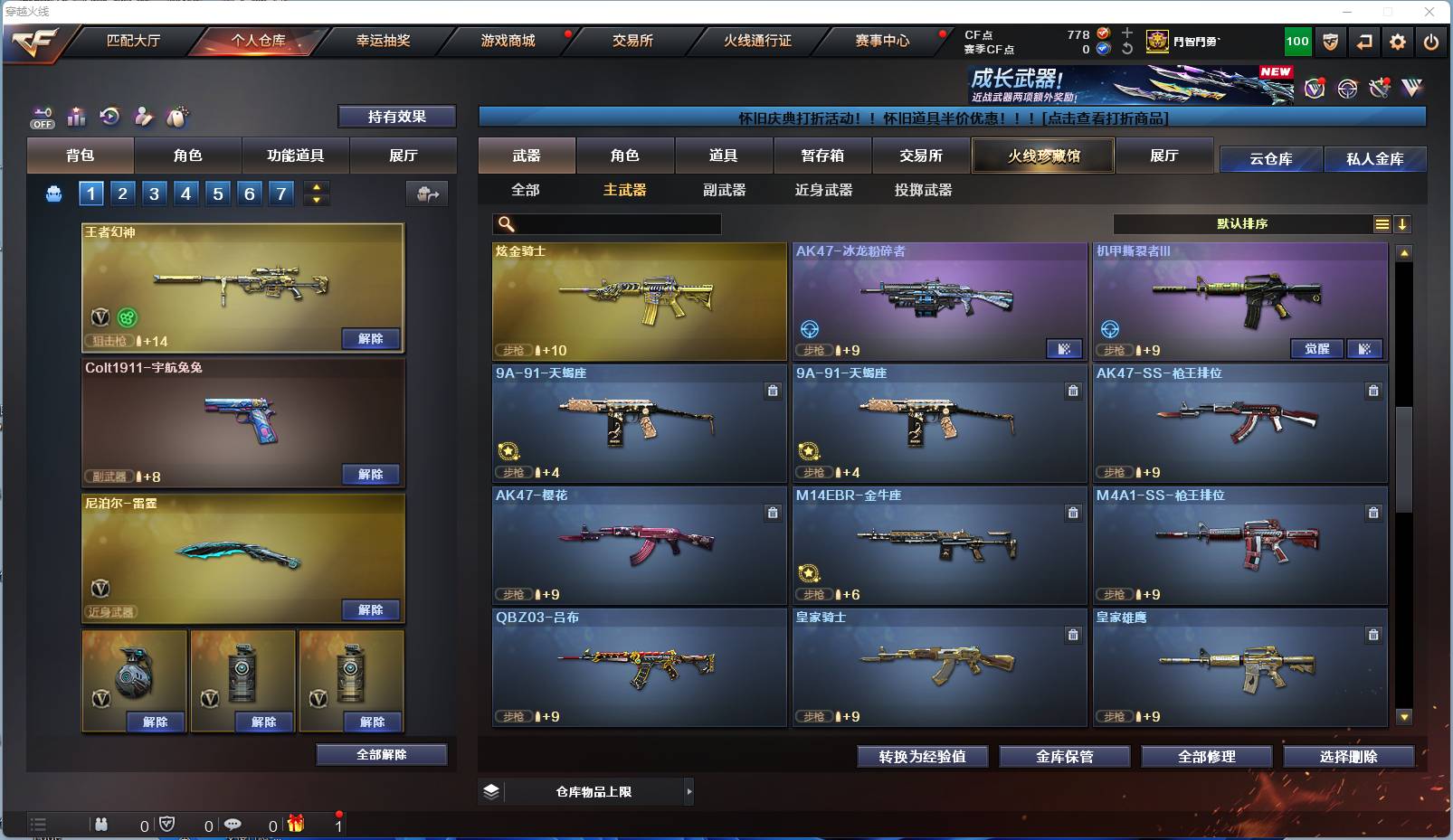The image size is (1453, 840).
Task: Select backpack page number 4
Action: pyautogui.click(x=185, y=193)
